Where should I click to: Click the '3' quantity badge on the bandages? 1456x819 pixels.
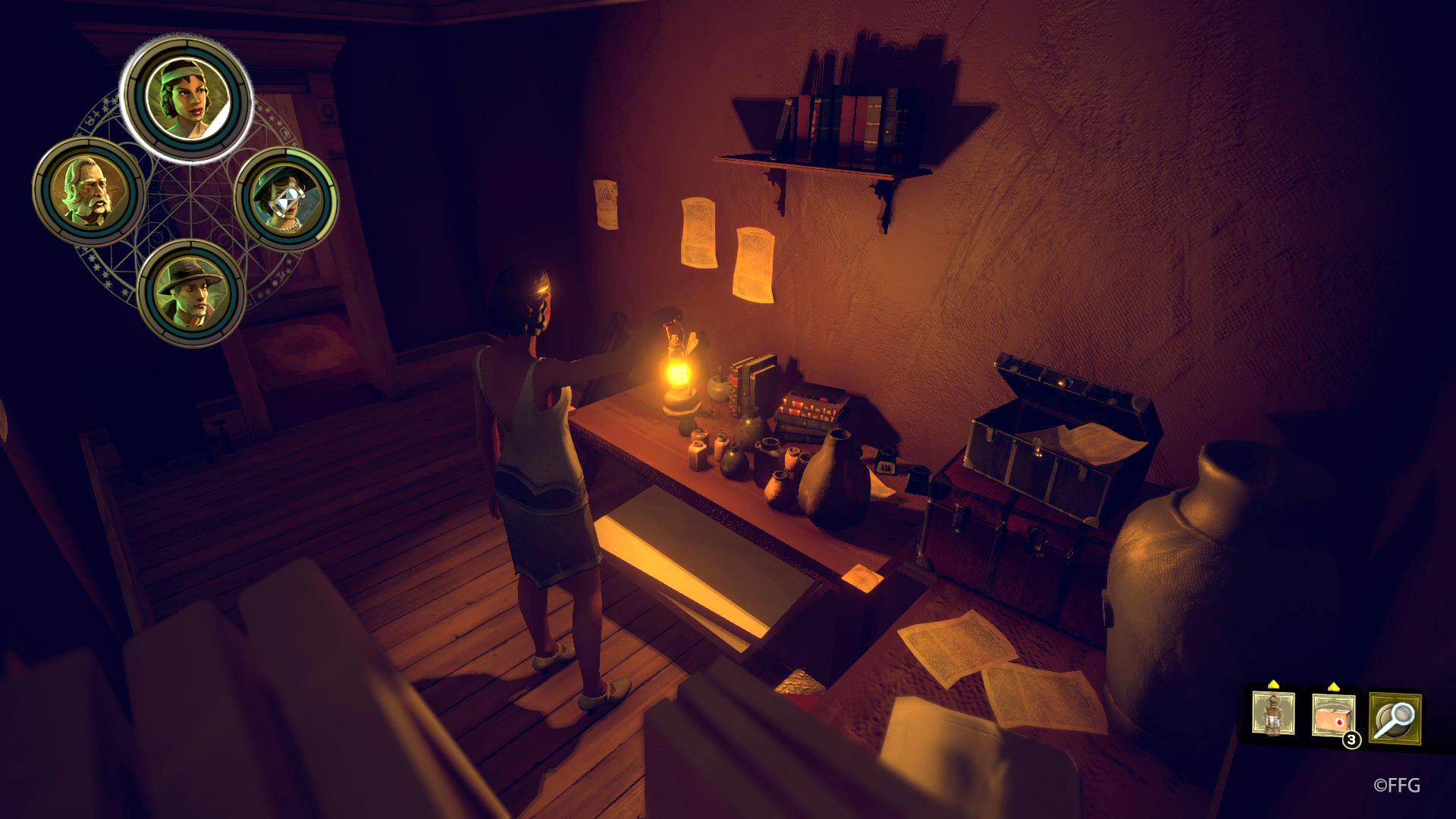point(1351,739)
